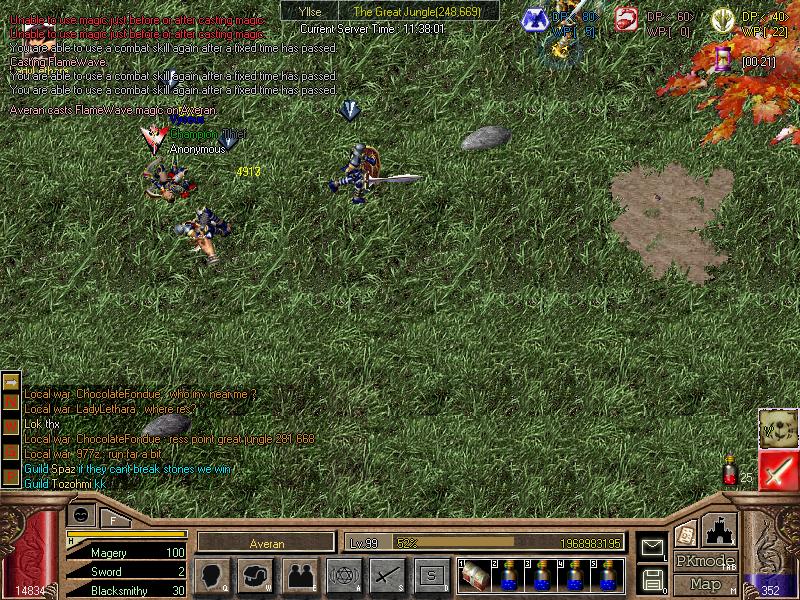Select the Blacksmithy skill row
The width and height of the screenshot is (800, 600).
click(125, 591)
